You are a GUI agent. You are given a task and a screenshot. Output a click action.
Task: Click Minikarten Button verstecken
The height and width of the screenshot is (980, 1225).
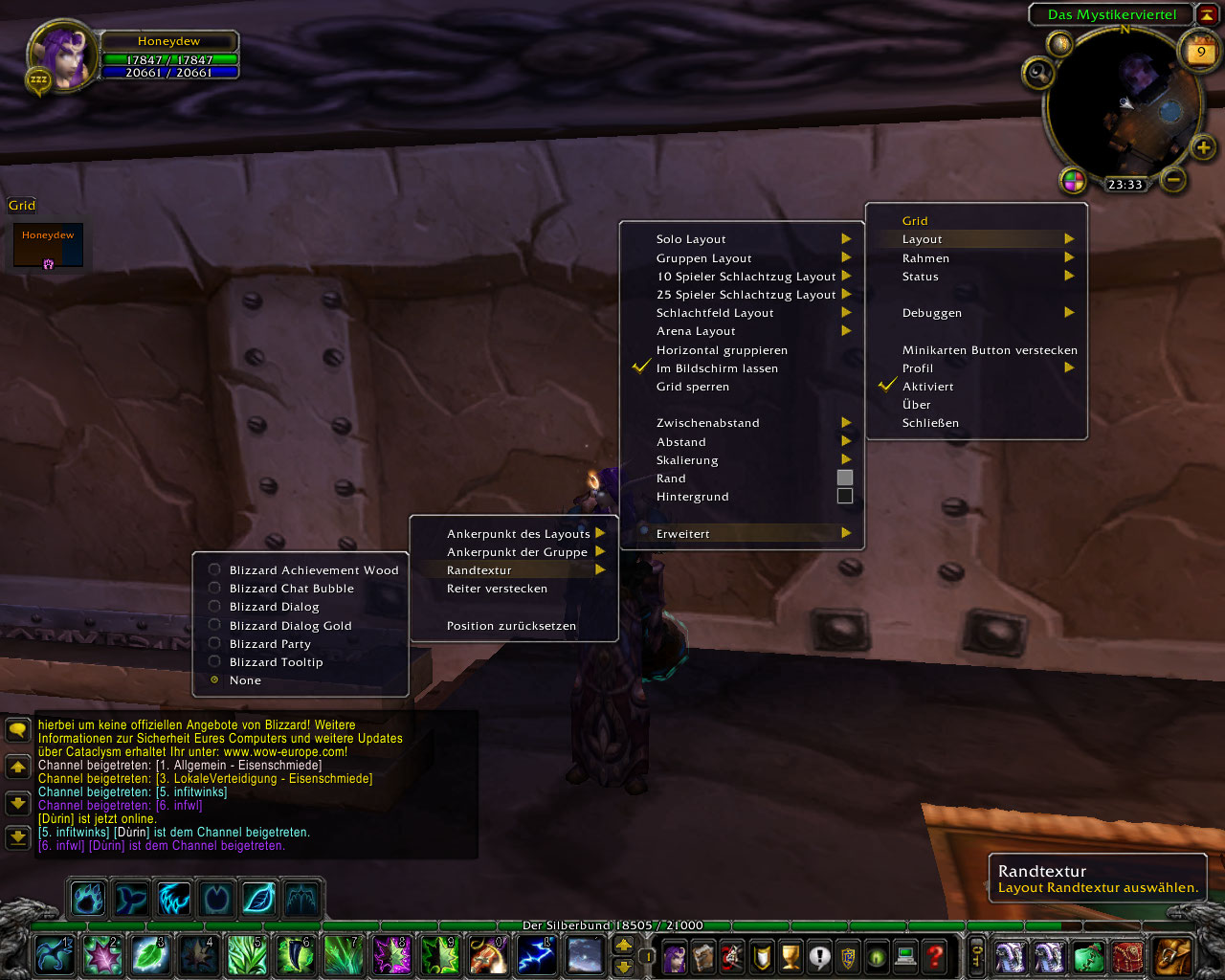click(990, 350)
